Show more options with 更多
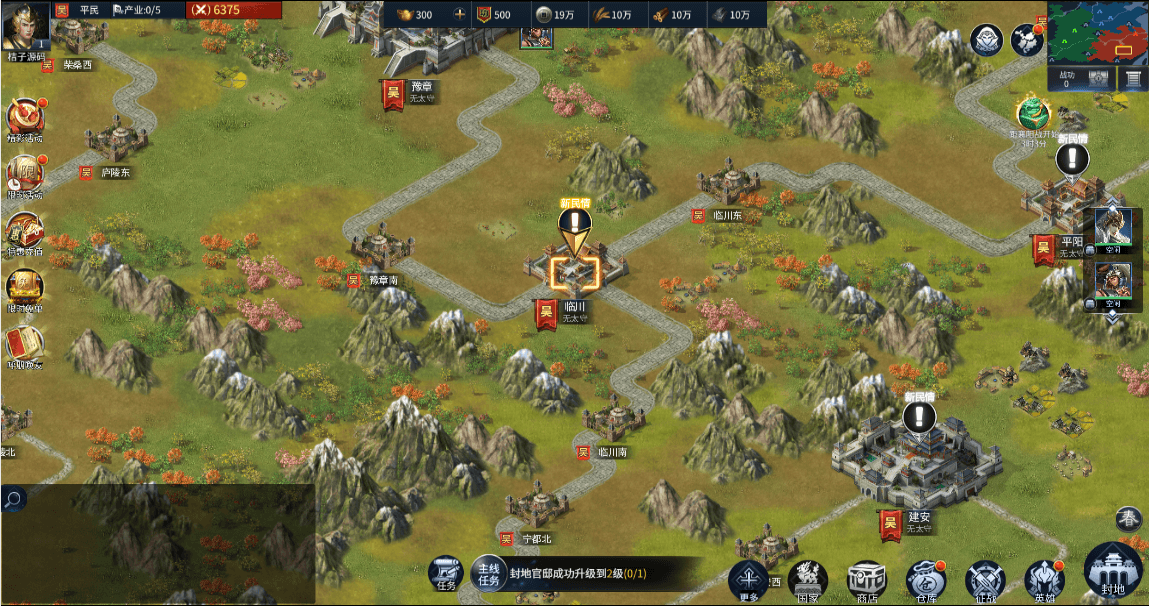The width and height of the screenshot is (1149, 606). point(748,579)
